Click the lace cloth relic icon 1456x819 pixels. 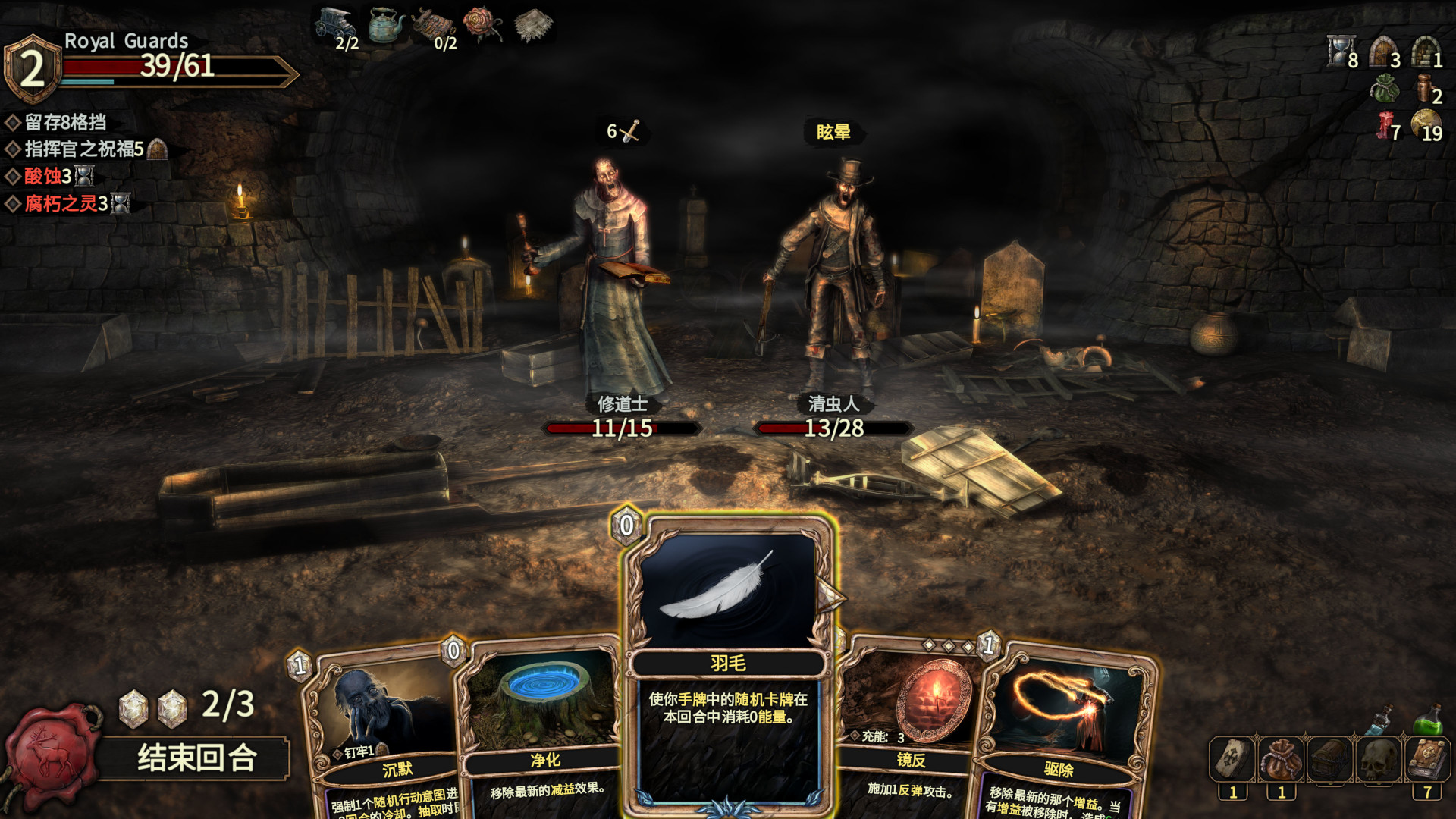click(534, 25)
